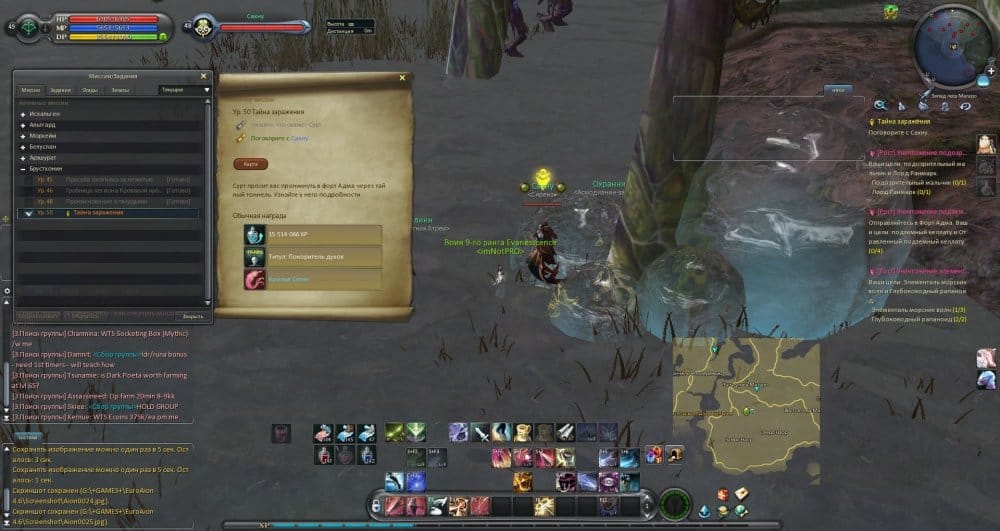
Task: Switch to the Орды tab
Action: pos(89,90)
